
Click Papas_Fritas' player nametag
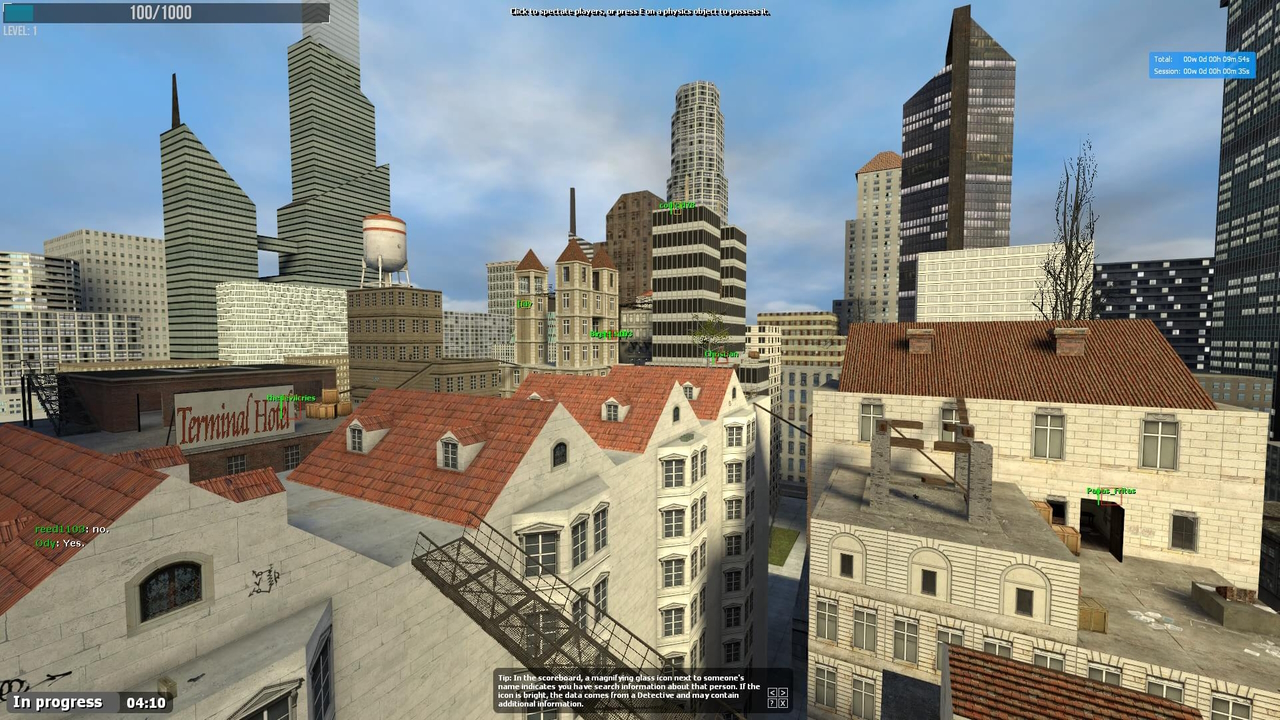1111,491
